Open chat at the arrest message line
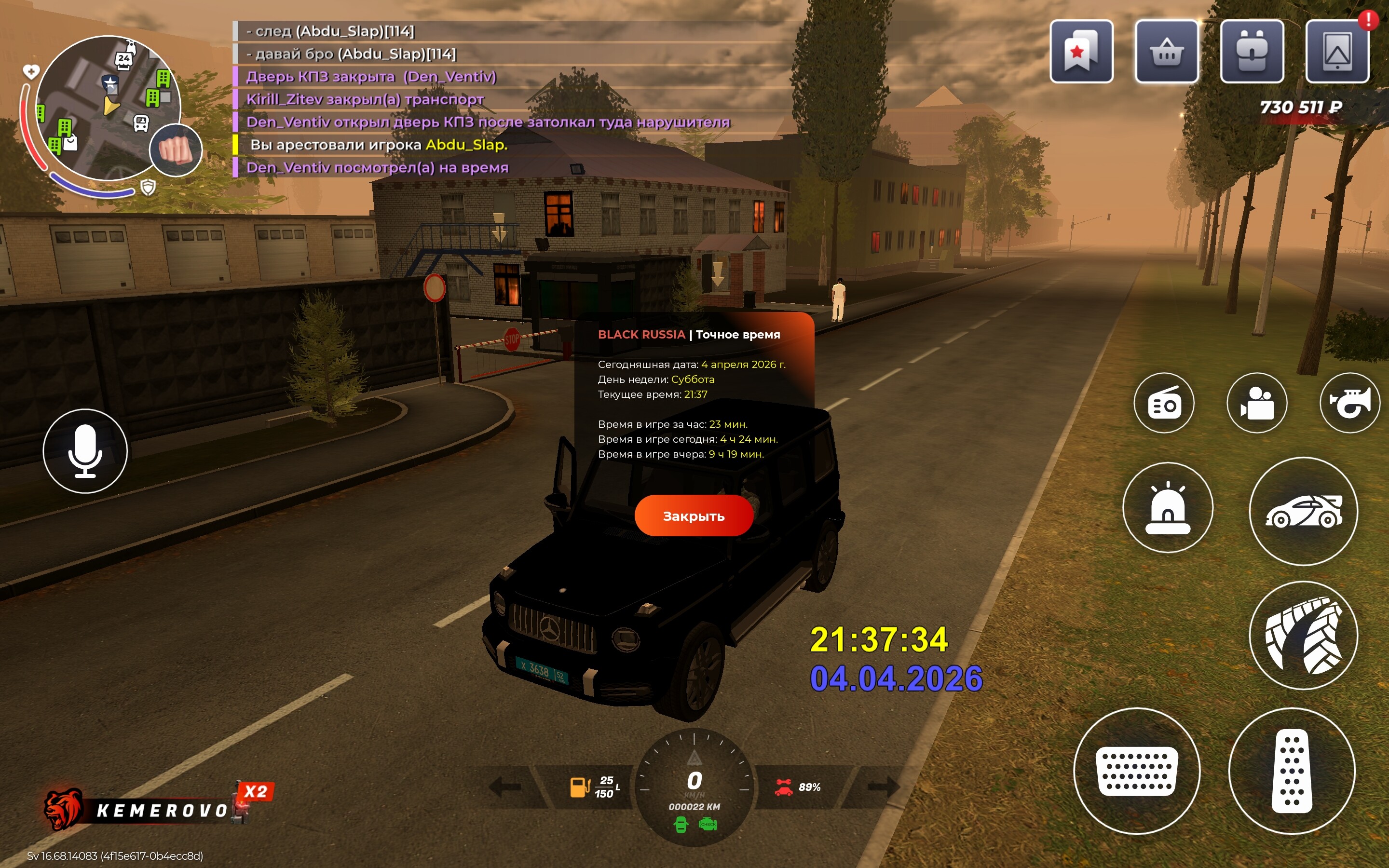 click(x=379, y=145)
